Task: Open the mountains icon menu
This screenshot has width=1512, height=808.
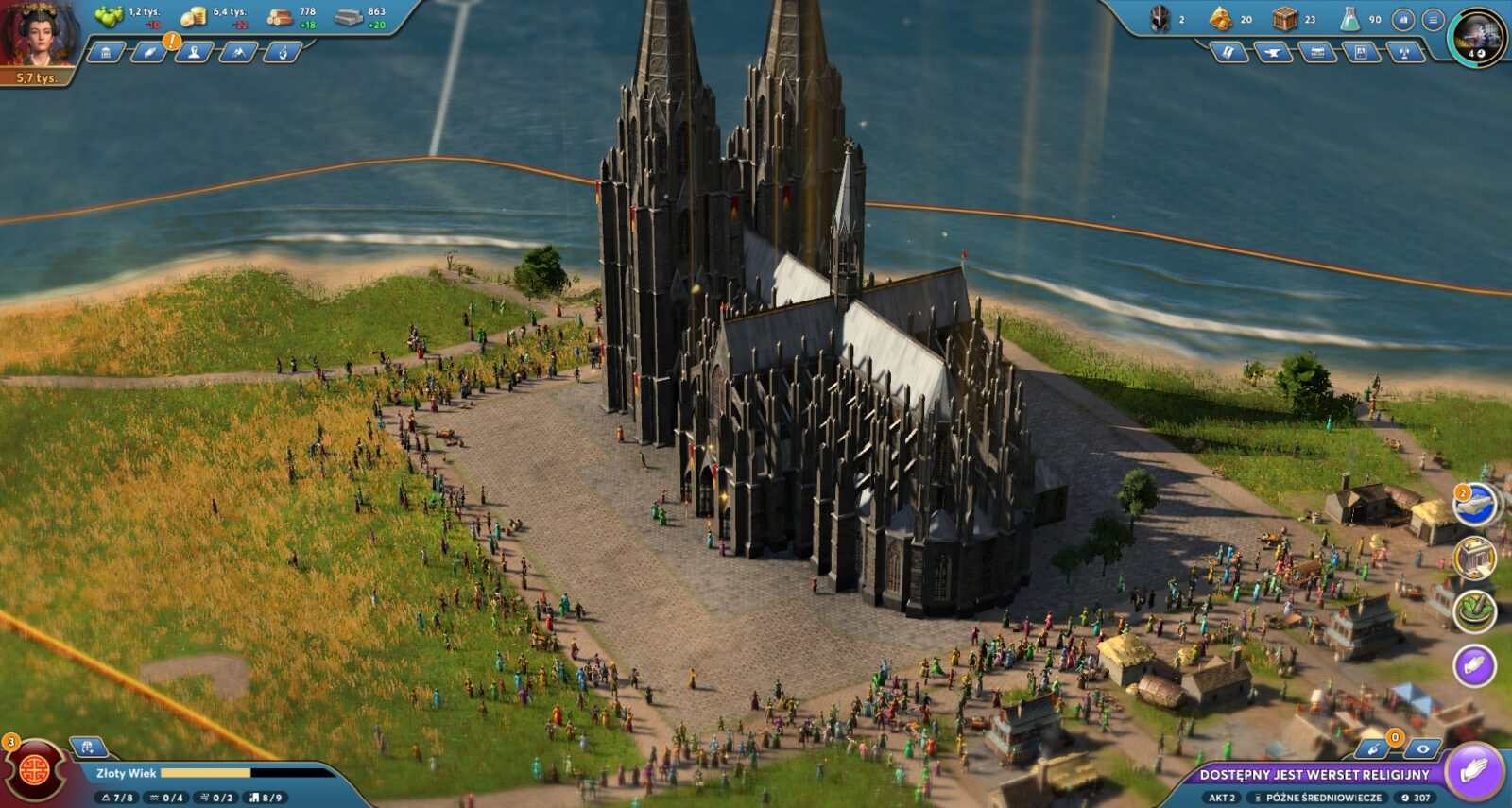Action: (x=237, y=52)
